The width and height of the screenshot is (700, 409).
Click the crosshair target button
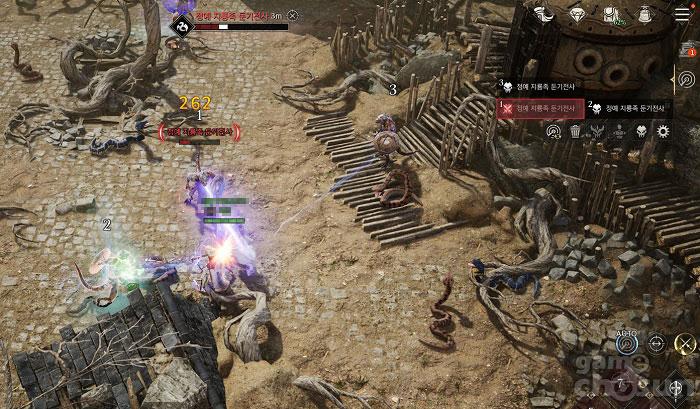(656, 344)
